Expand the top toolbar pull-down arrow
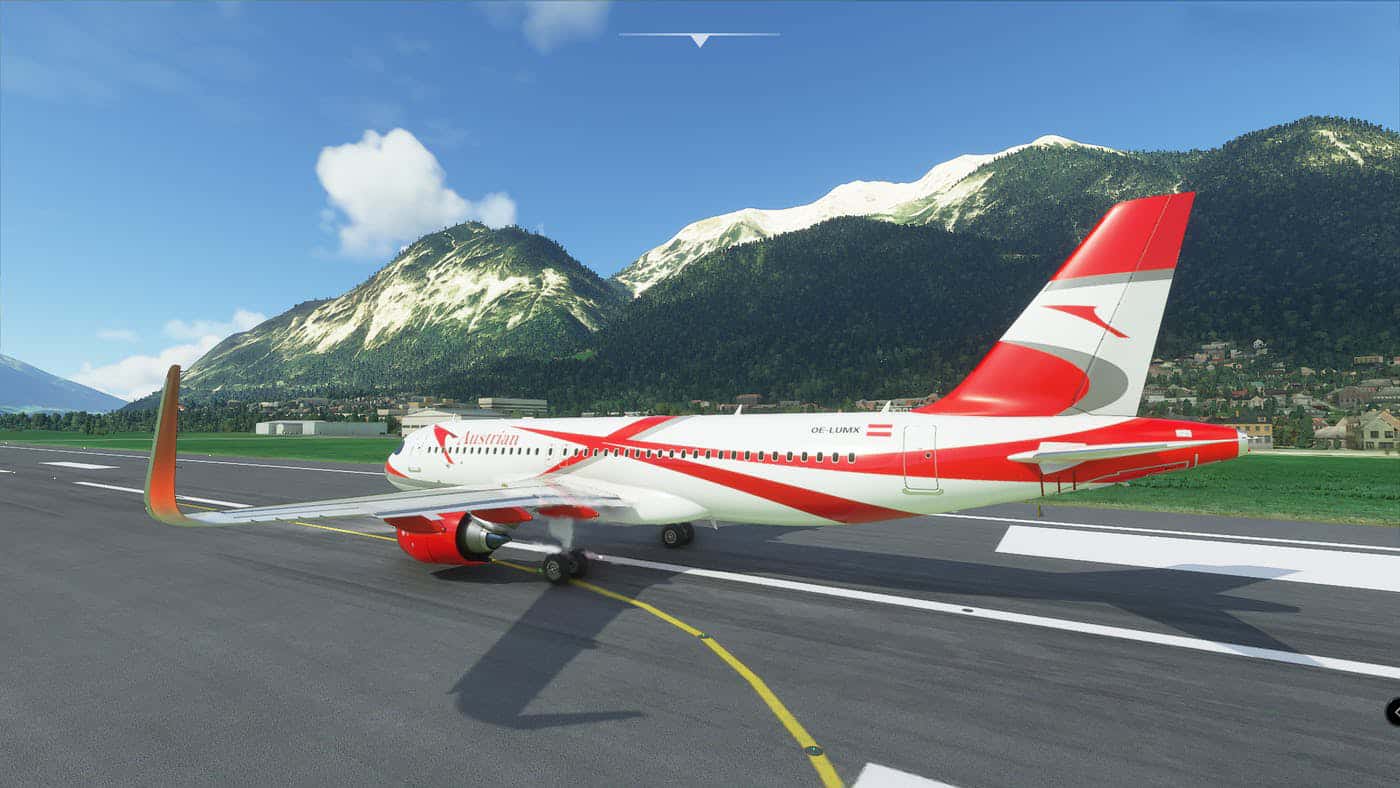Viewport: 1400px width, 788px height. [x=699, y=39]
